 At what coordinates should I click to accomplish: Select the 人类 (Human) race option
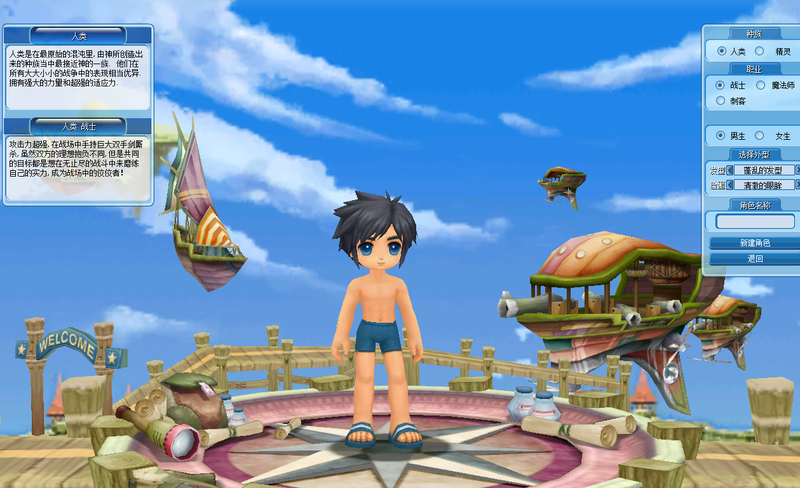[x=721, y=51]
